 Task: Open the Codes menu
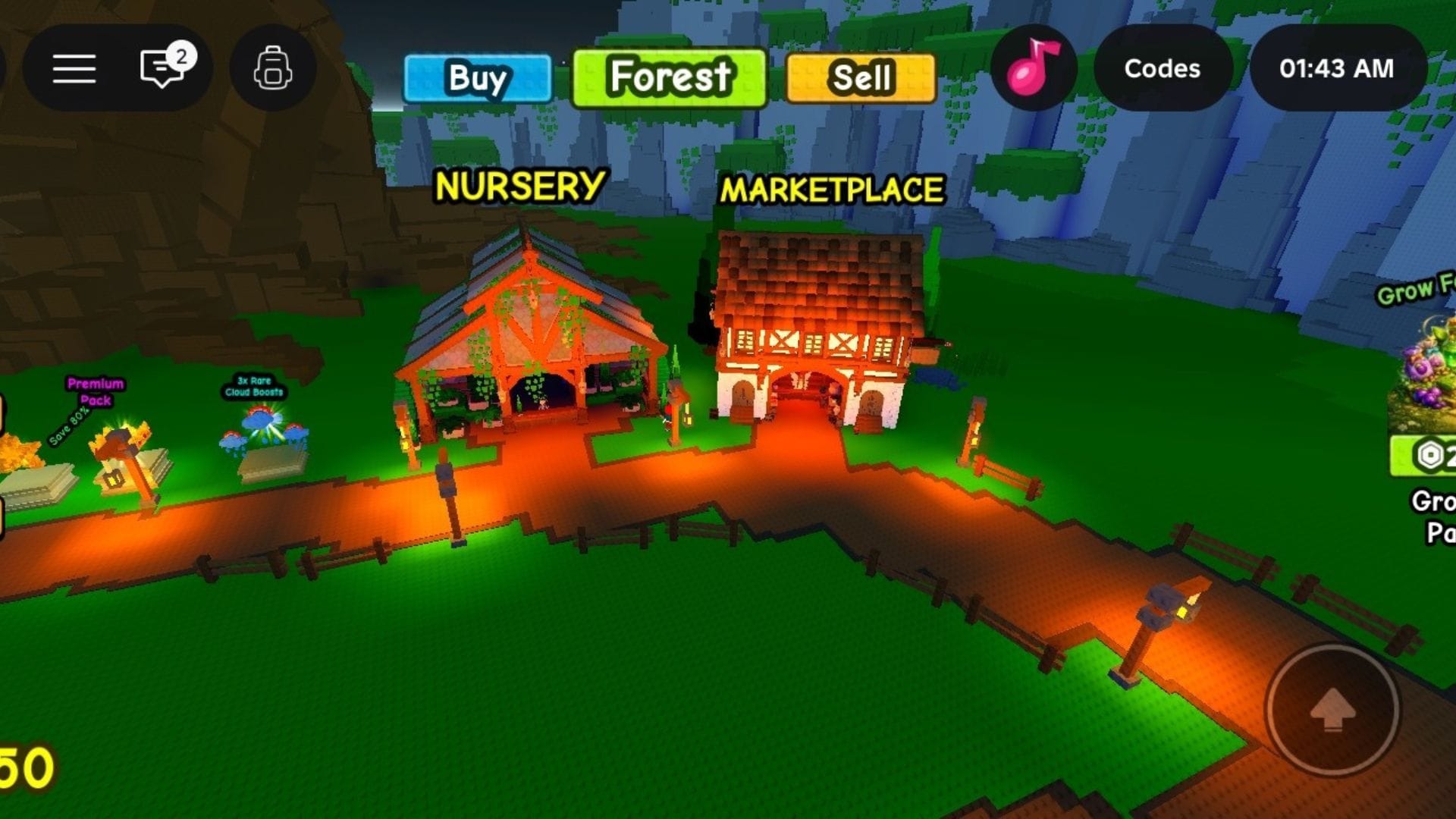[1162, 68]
